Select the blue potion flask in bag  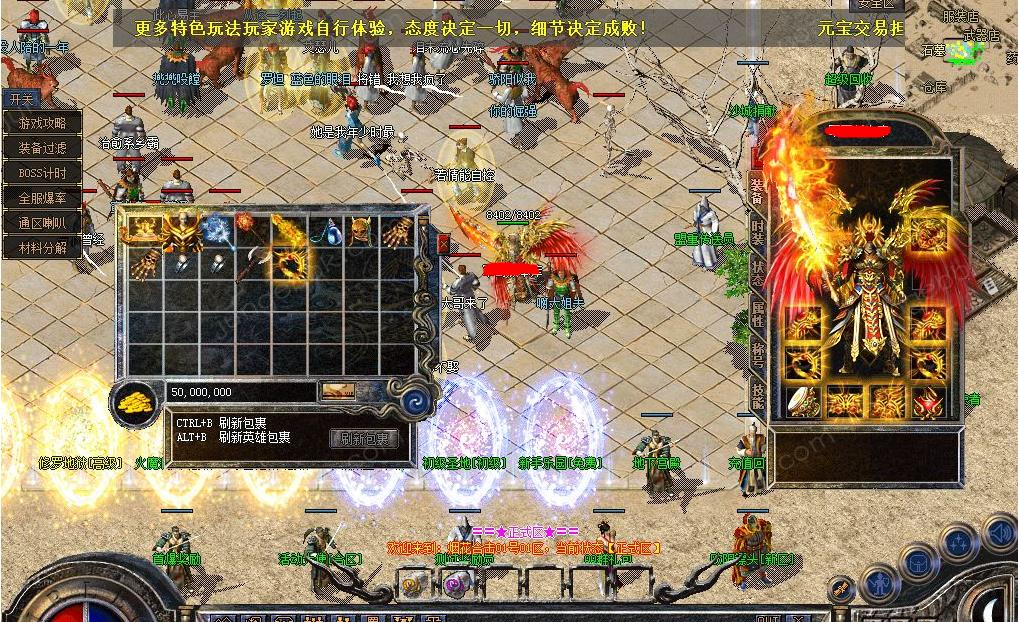[325, 233]
